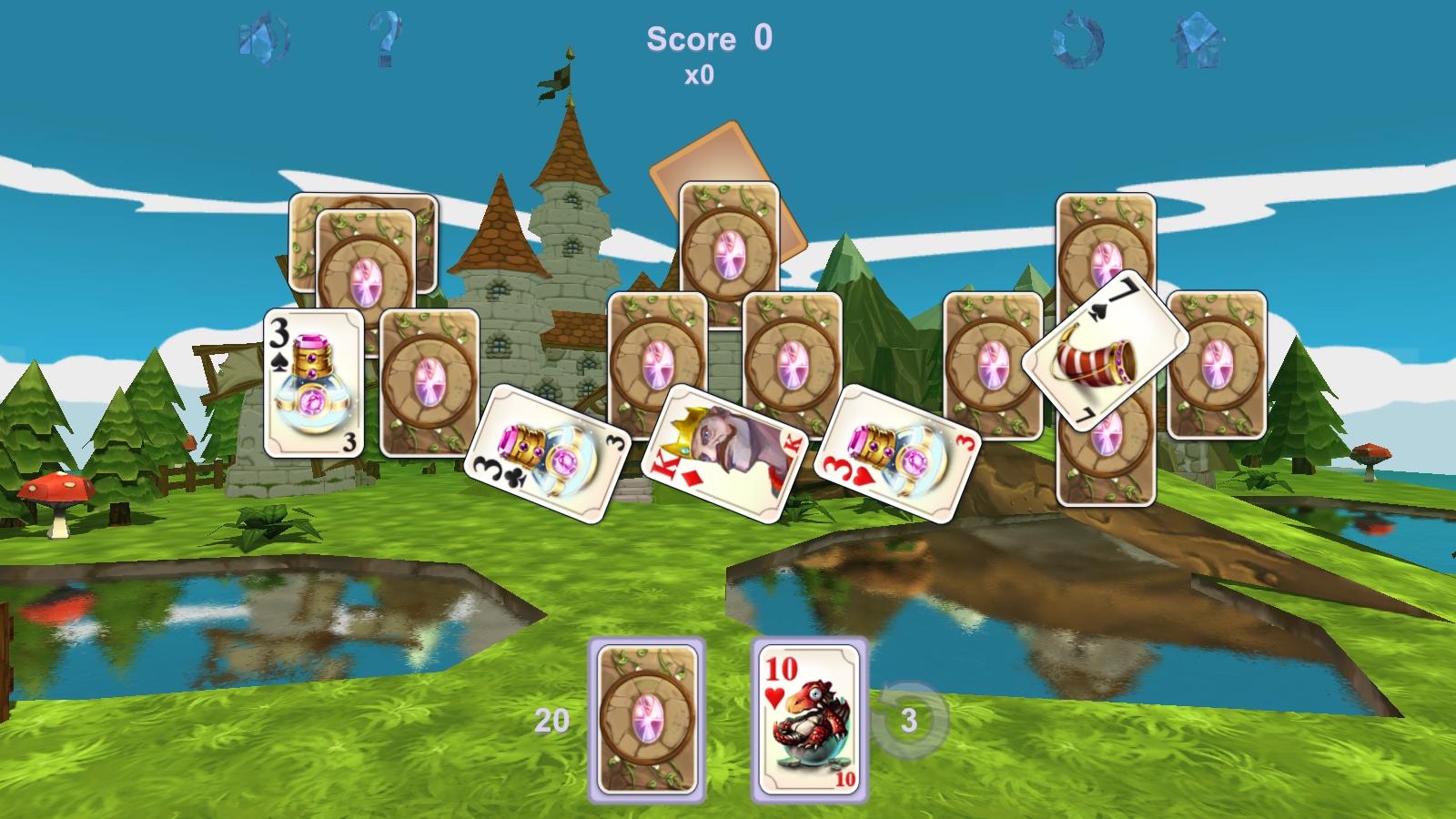This screenshot has width=1456, height=819.
Task: Play the 3 of spades potion card
Action: click(x=313, y=382)
